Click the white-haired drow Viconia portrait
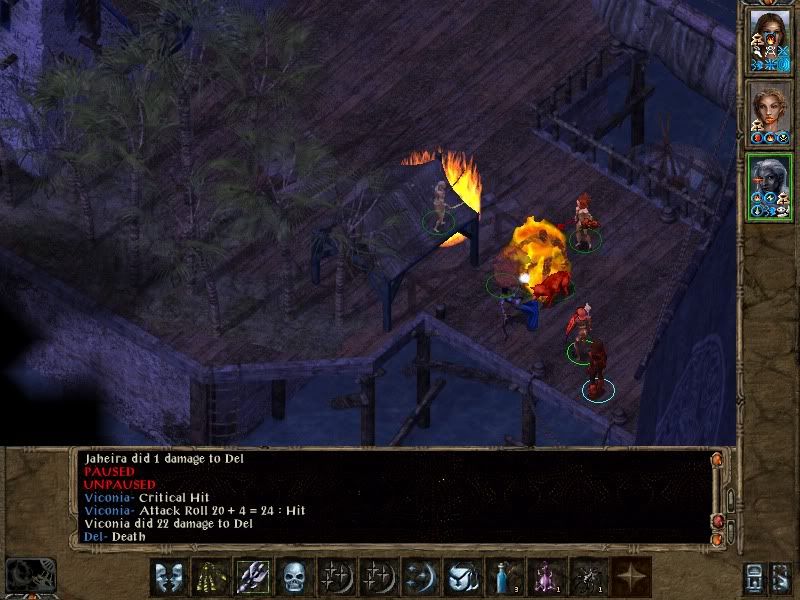Screen dimensions: 800x600 coord(769,185)
